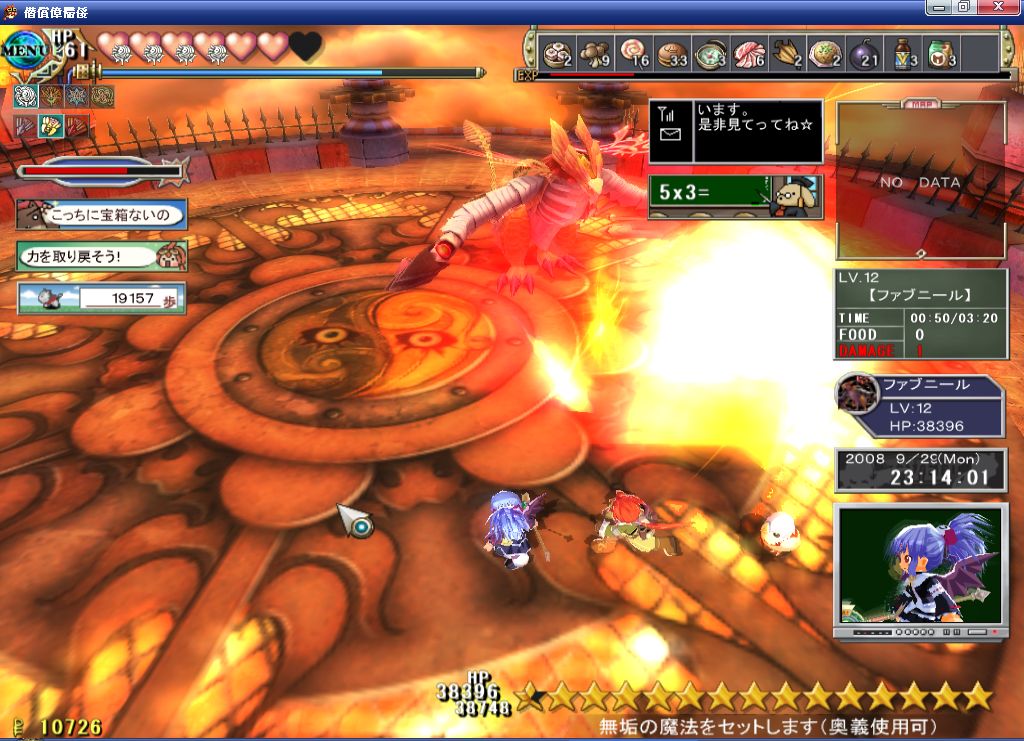
Task: Click the character portrait video monitor
Action: [920, 567]
